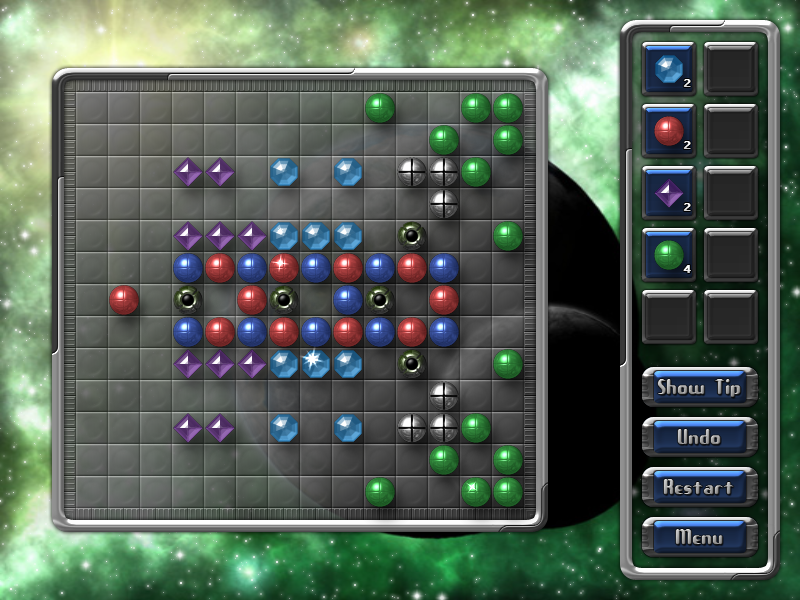This screenshot has height=600, width=800.
Task: Click the Show Tip button
Action: pyautogui.click(x=699, y=387)
